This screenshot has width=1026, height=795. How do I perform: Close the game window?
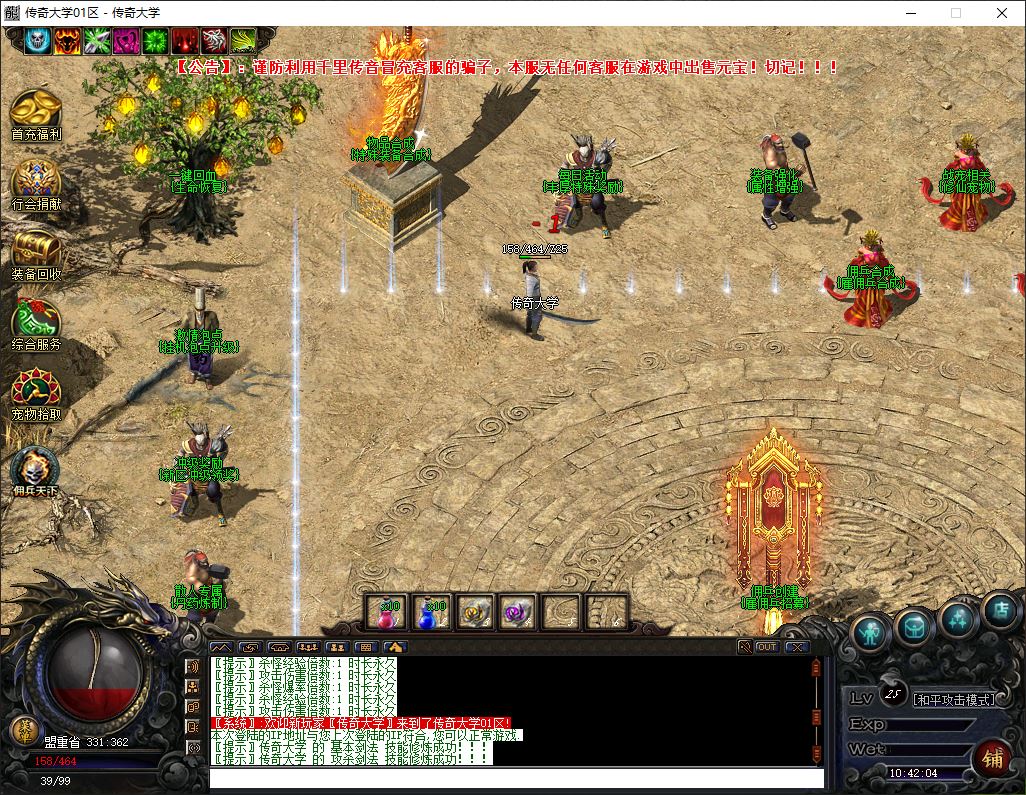(1001, 13)
